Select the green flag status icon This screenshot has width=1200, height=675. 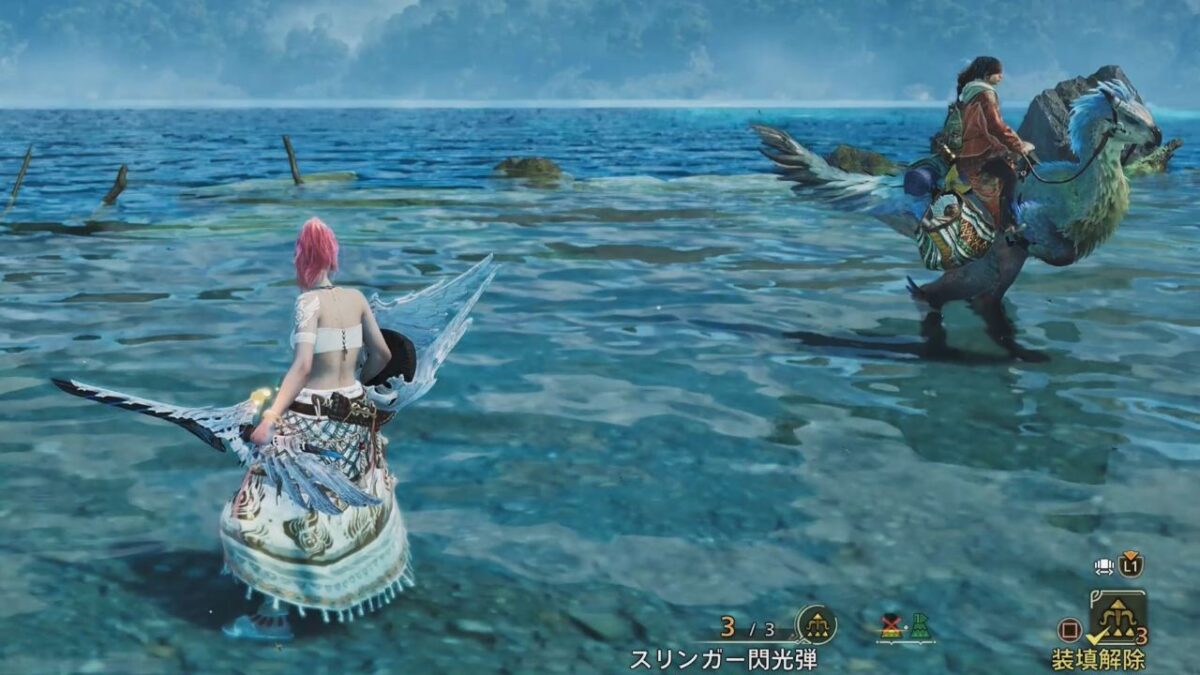coord(920,626)
